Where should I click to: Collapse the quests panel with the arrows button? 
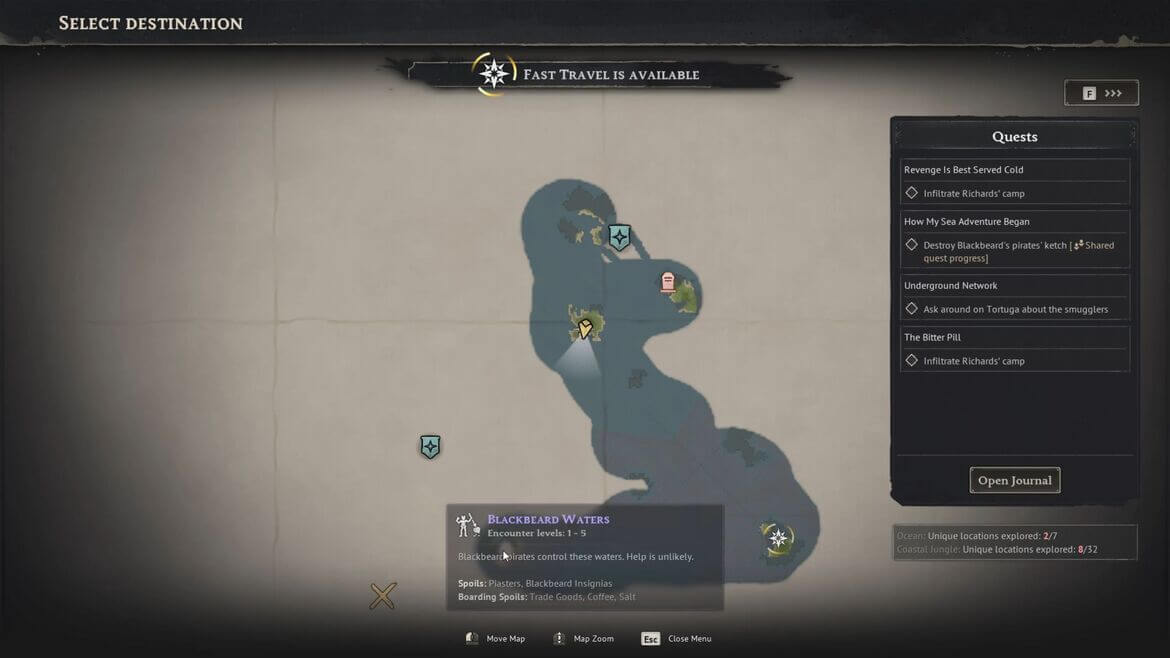(1101, 93)
